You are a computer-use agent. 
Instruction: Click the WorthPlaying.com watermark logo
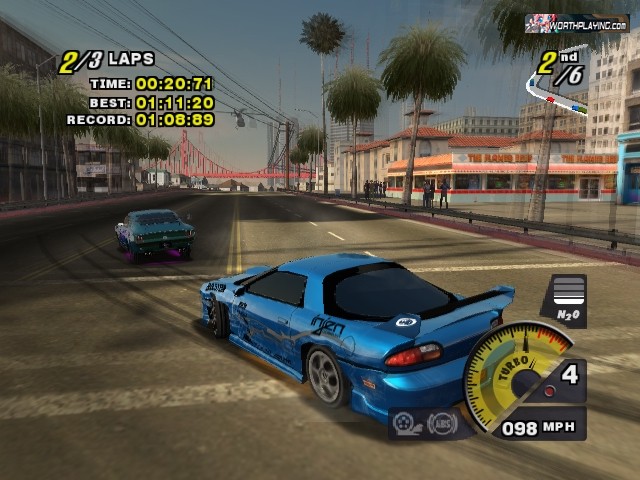coord(577,23)
